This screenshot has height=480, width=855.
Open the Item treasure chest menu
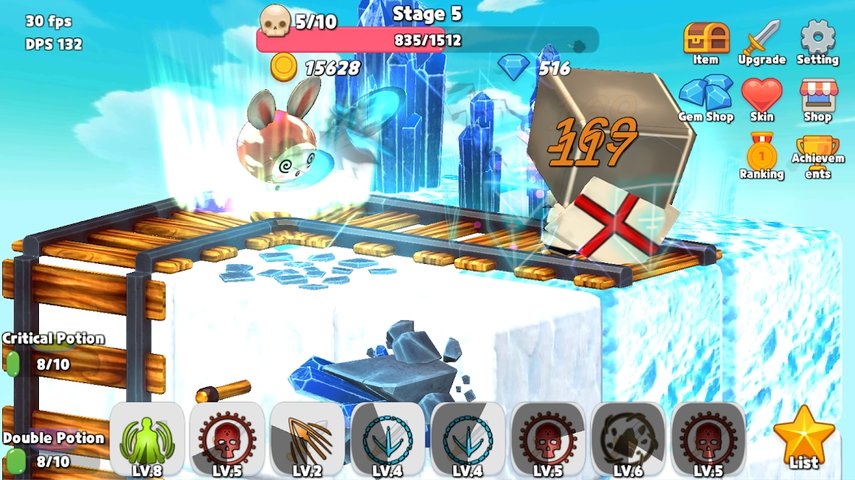[x=705, y=41]
